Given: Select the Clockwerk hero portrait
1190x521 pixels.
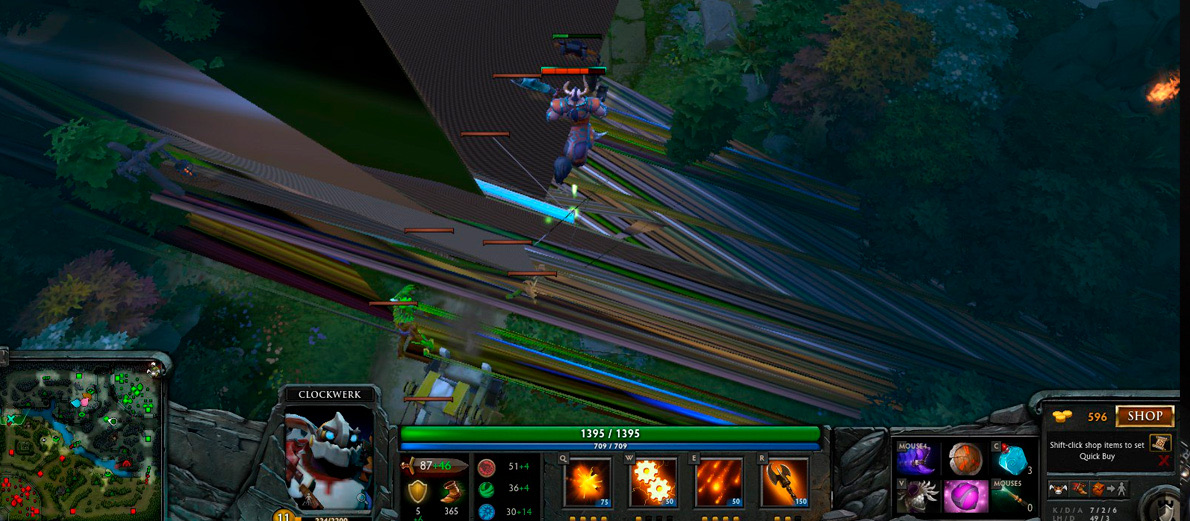Looking at the screenshot, I should coord(329,456).
